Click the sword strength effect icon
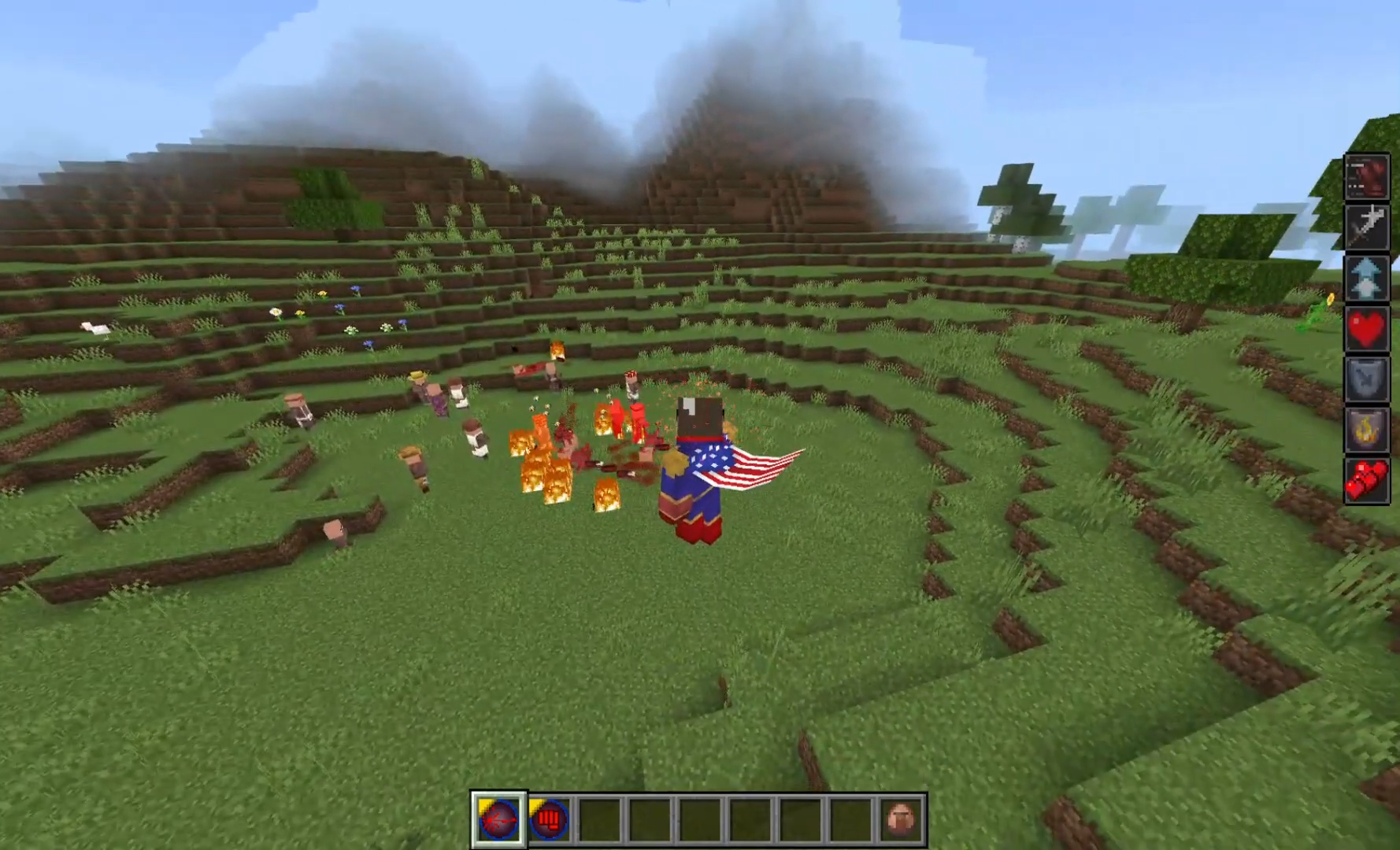Viewport: 1400px width, 850px height. coord(1366,227)
